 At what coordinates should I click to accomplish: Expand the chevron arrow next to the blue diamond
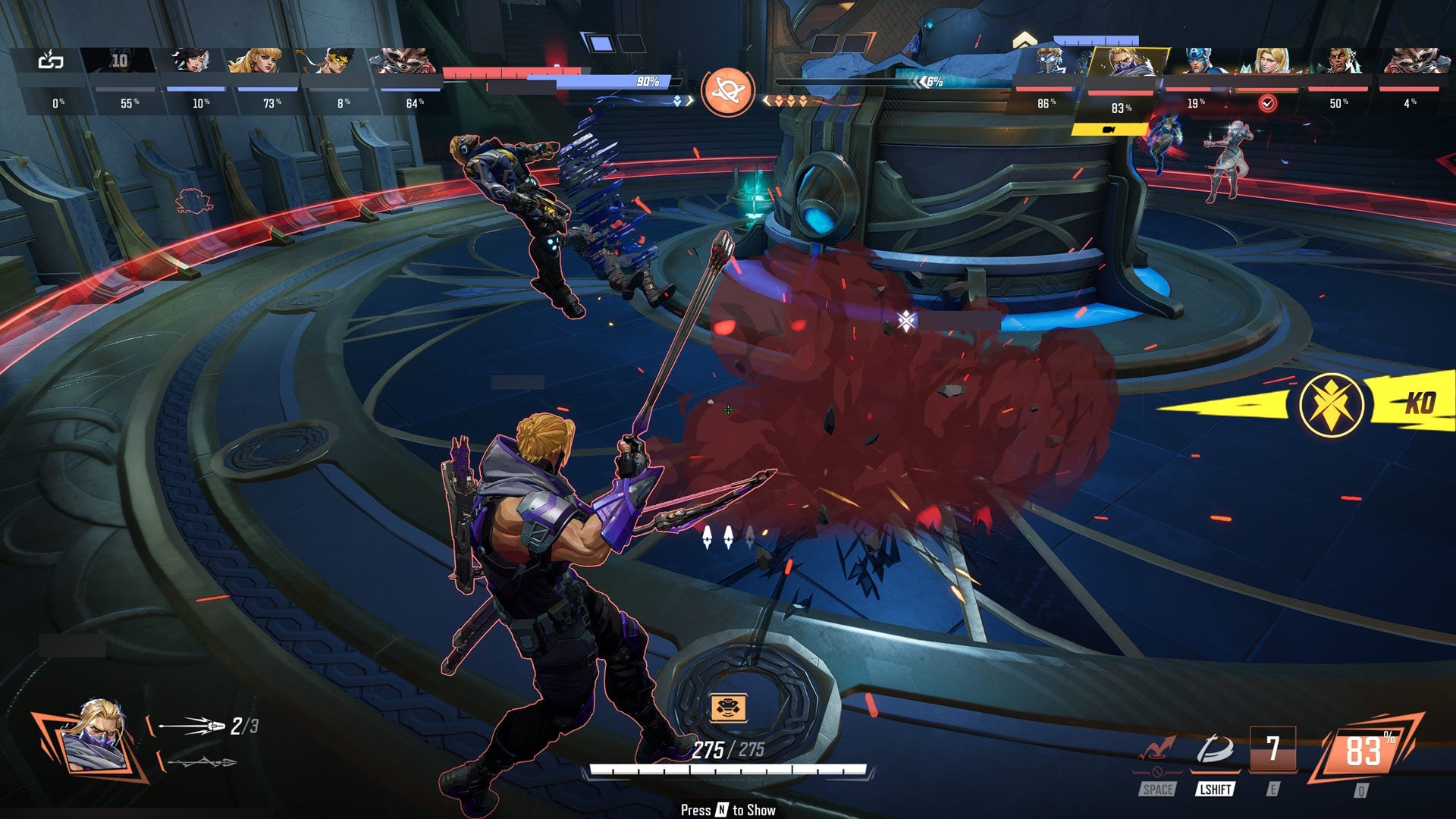tap(690, 101)
